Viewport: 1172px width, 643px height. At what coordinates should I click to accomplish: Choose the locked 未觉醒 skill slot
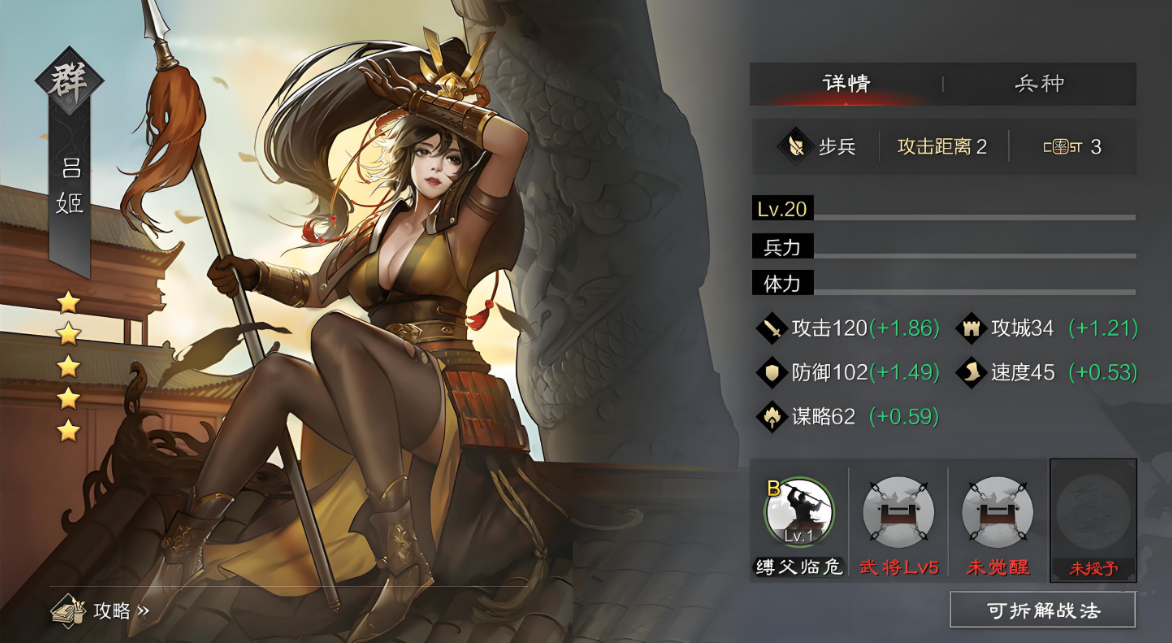997,513
